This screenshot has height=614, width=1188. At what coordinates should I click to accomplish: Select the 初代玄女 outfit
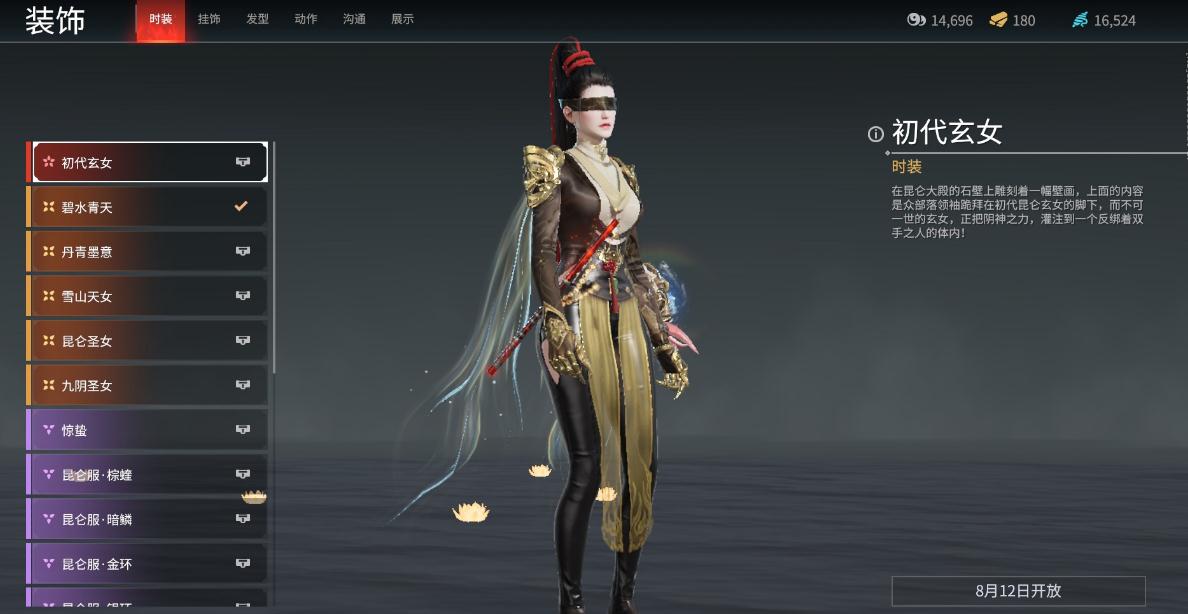pos(148,162)
